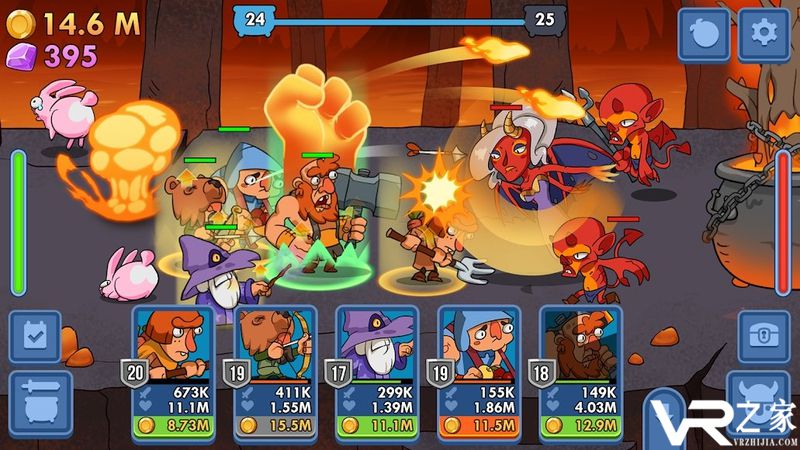This screenshot has width=800, height=450.
Task: Open the treasure chest button
Action: coord(764,337)
